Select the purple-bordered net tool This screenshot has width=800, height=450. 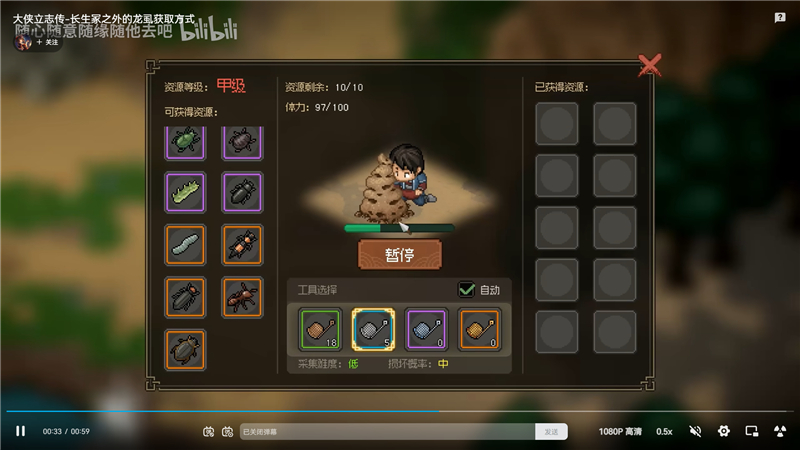click(426, 329)
